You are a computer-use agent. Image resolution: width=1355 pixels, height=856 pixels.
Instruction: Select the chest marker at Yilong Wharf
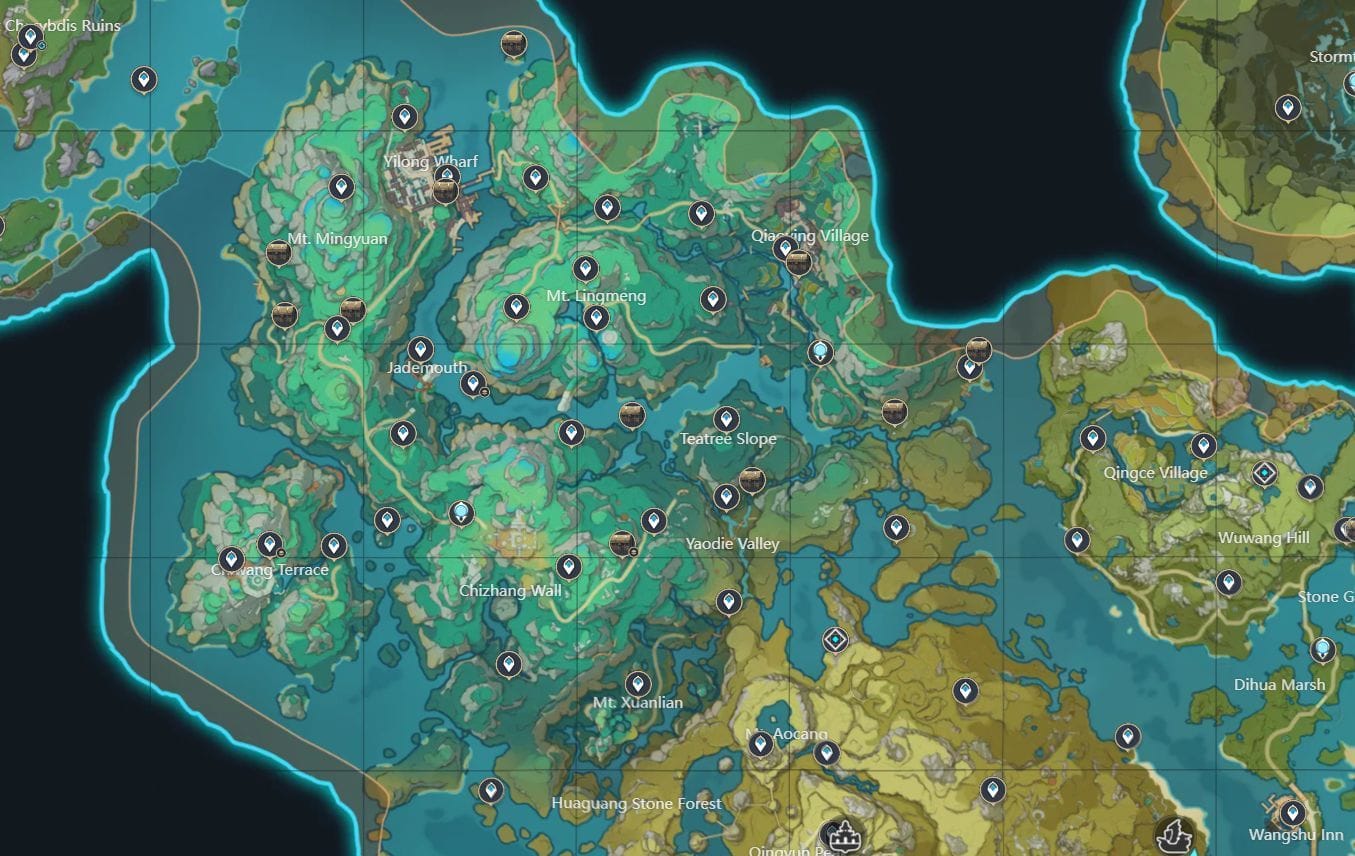click(x=444, y=191)
